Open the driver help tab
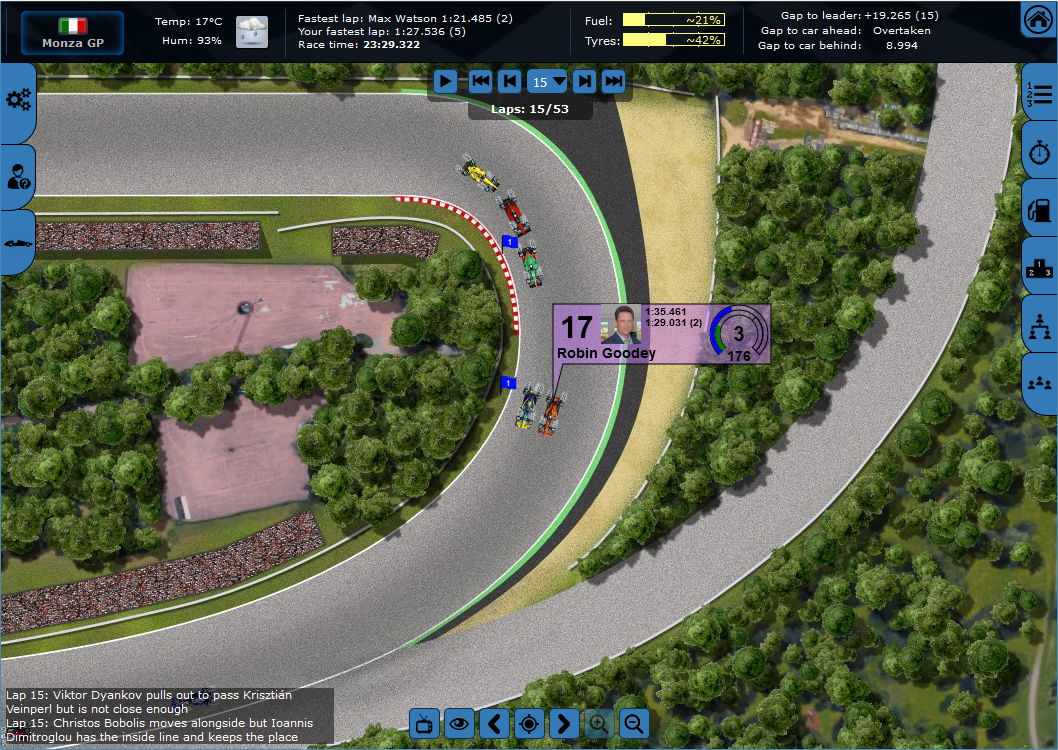Viewport: 1058px width, 750px height. (18, 178)
